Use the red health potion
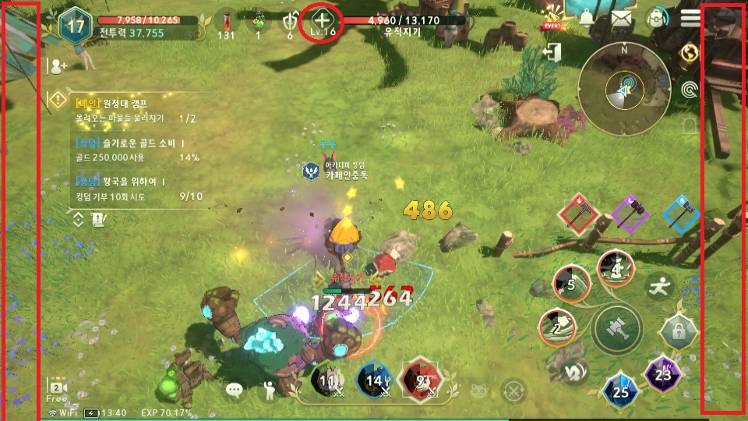 click(227, 22)
